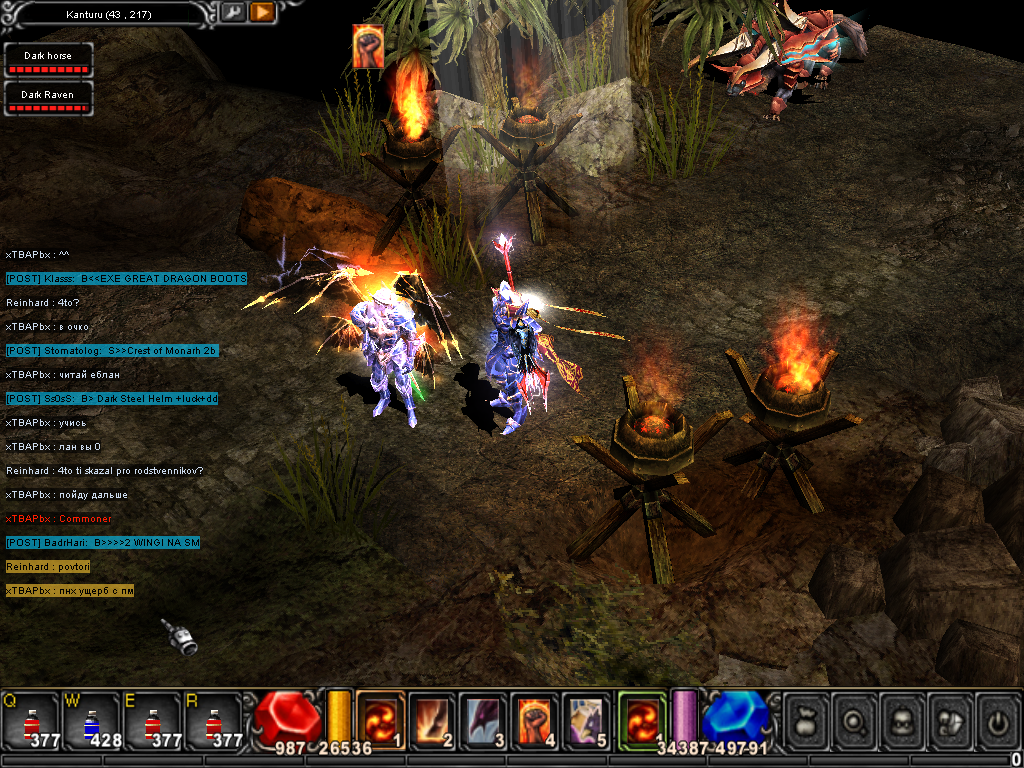Screen dimensions: 1024x768
Task: Select the skill in slot 5
Action: [x=587, y=718]
